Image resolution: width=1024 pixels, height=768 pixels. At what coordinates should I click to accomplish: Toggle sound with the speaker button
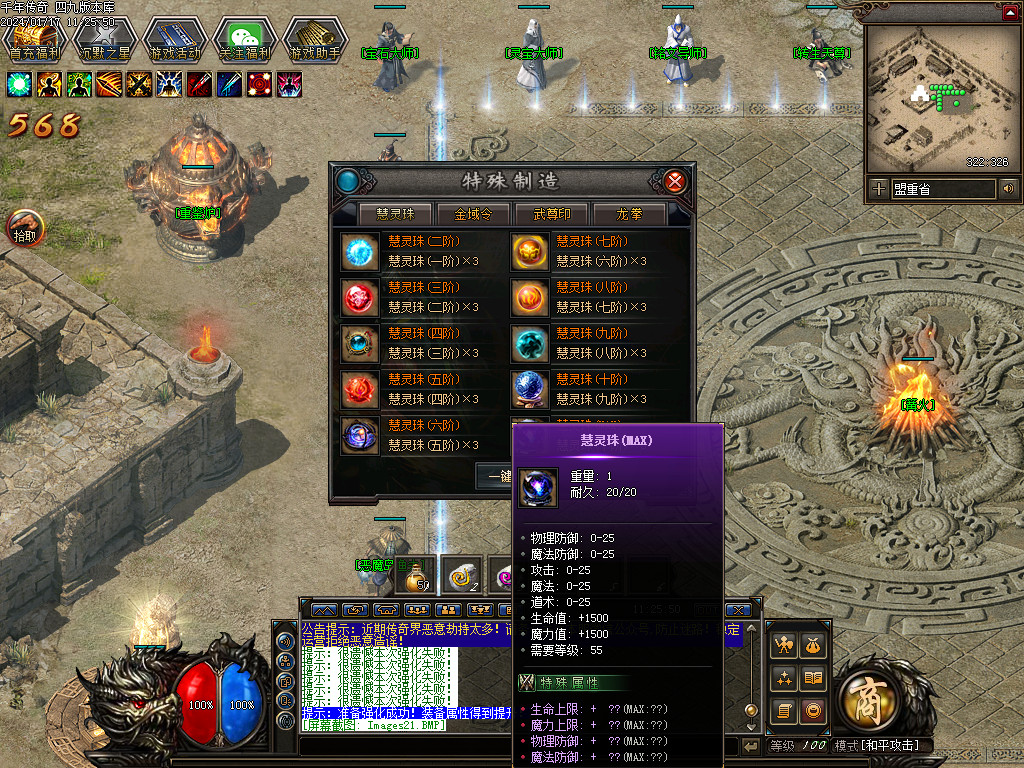[x=1008, y=188]
